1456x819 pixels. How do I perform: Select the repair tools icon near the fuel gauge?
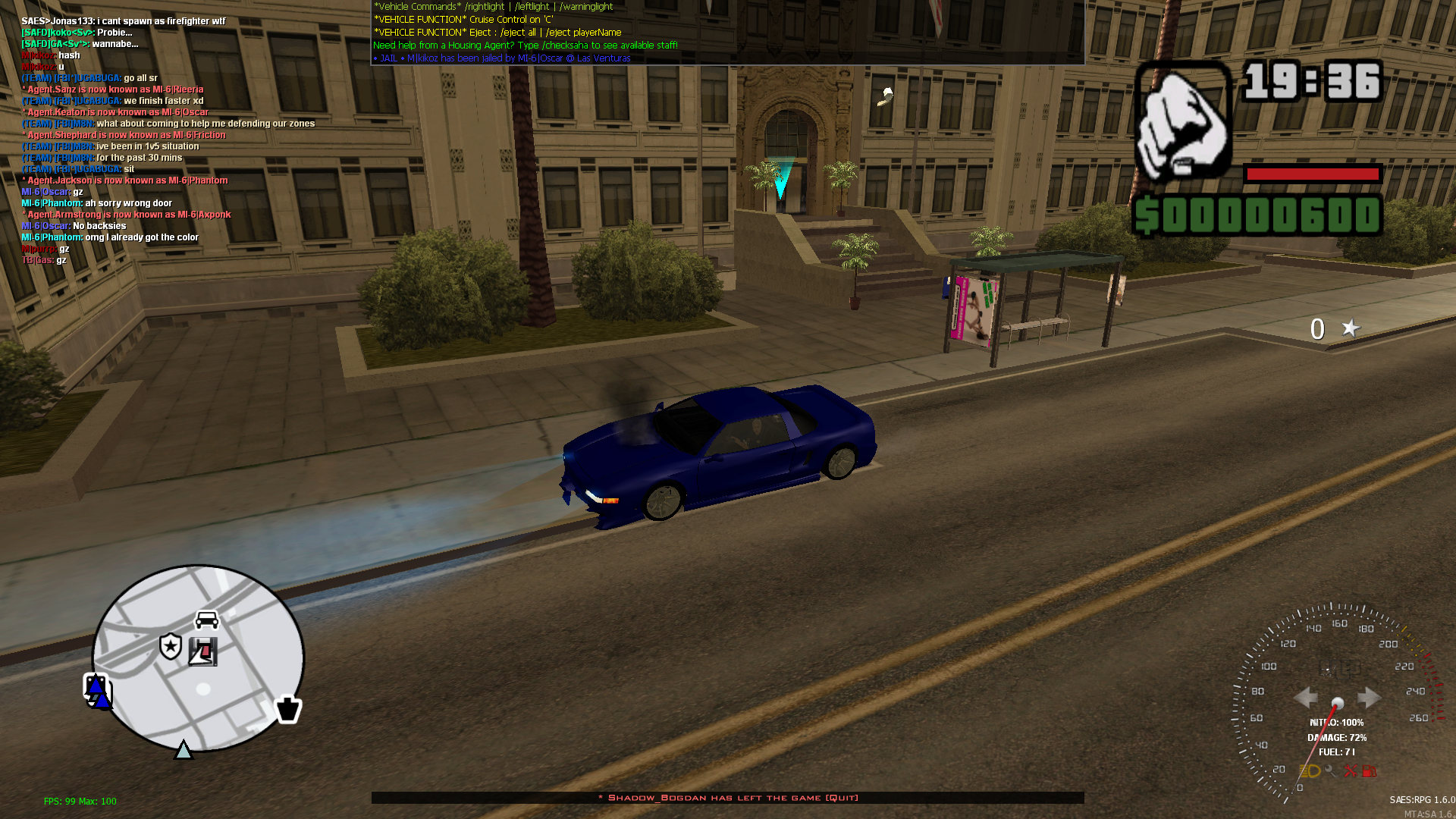pos(1350,772)
